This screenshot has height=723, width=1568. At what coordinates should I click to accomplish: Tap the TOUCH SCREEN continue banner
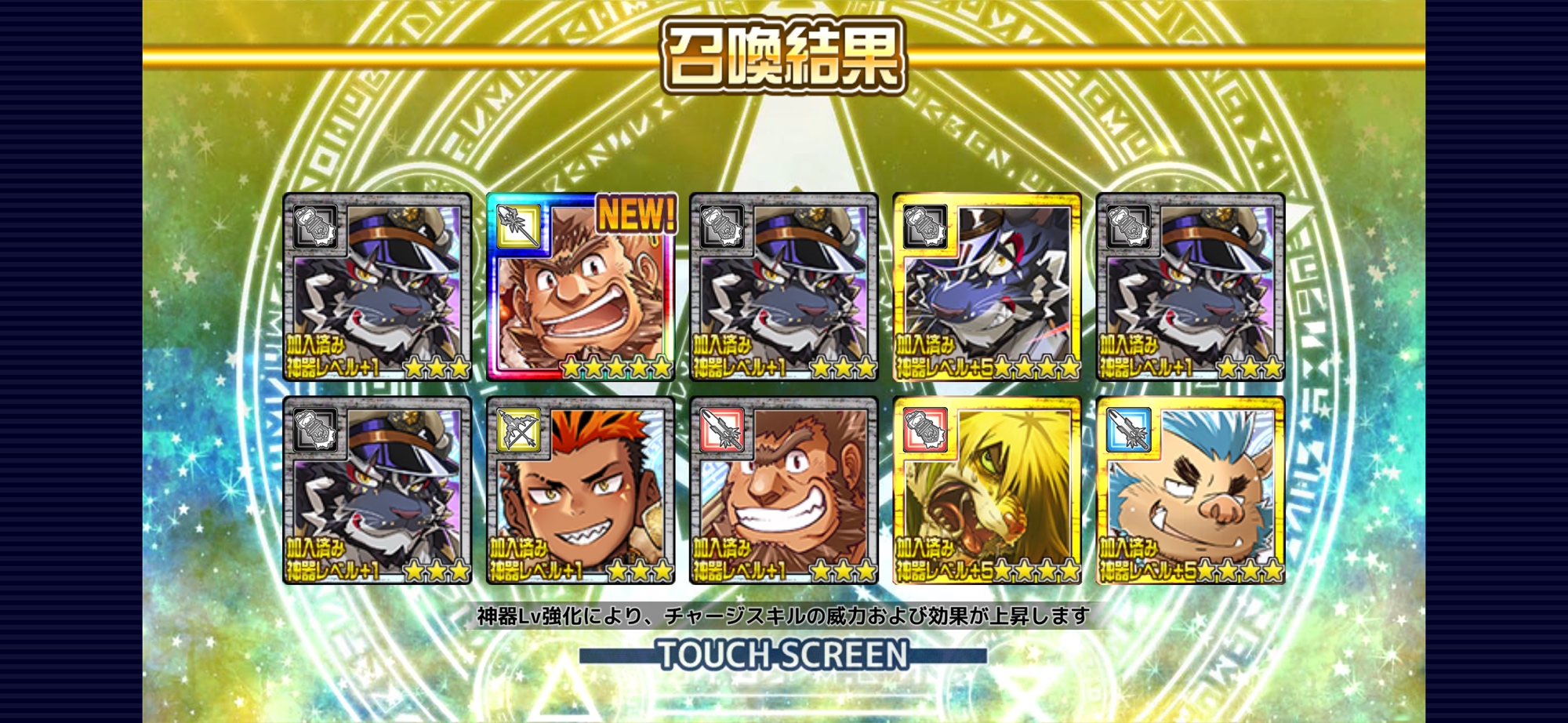tap(782, 655)
